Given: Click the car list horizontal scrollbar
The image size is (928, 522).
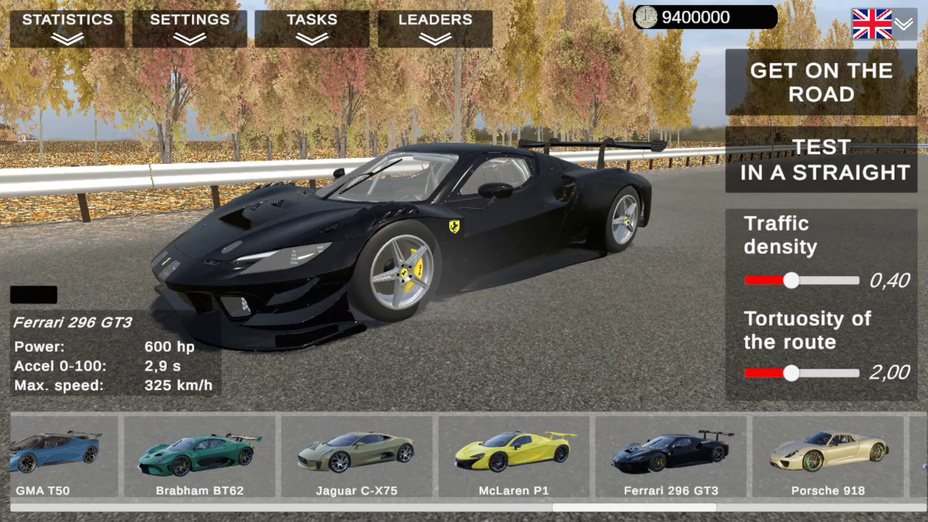Looking at the screenshot, I should (634, 508).
